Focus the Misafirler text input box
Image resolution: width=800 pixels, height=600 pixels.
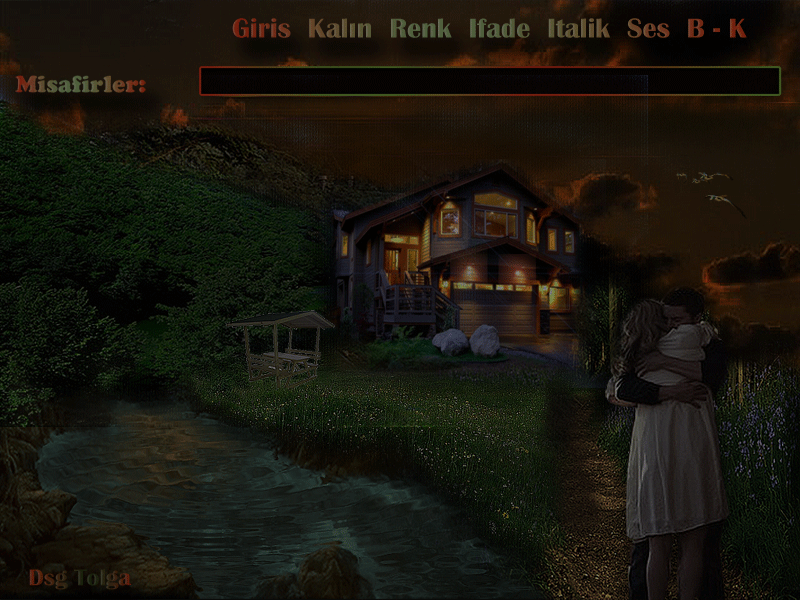coord(489,81)
